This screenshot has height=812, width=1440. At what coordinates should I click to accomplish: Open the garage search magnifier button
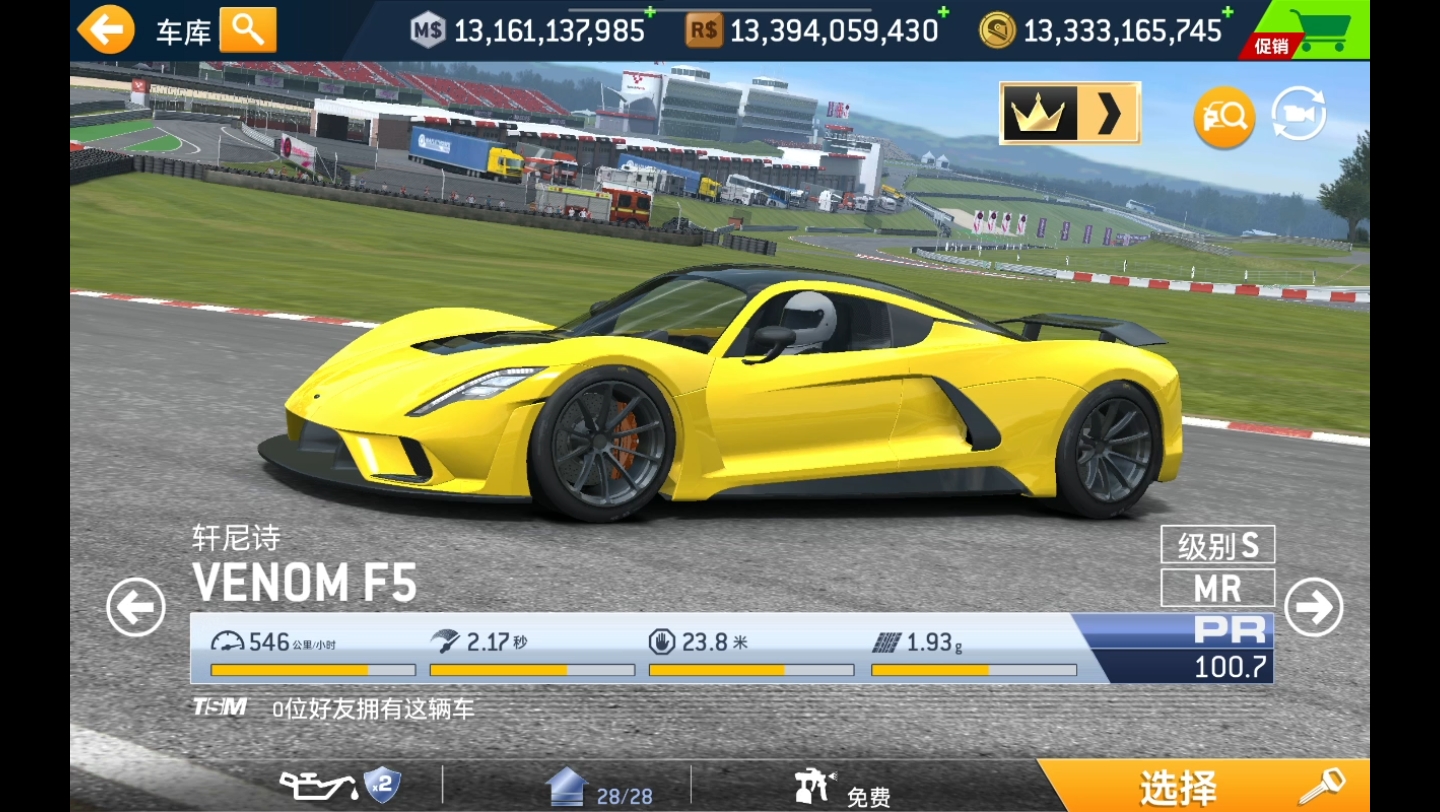coord(248,30)
